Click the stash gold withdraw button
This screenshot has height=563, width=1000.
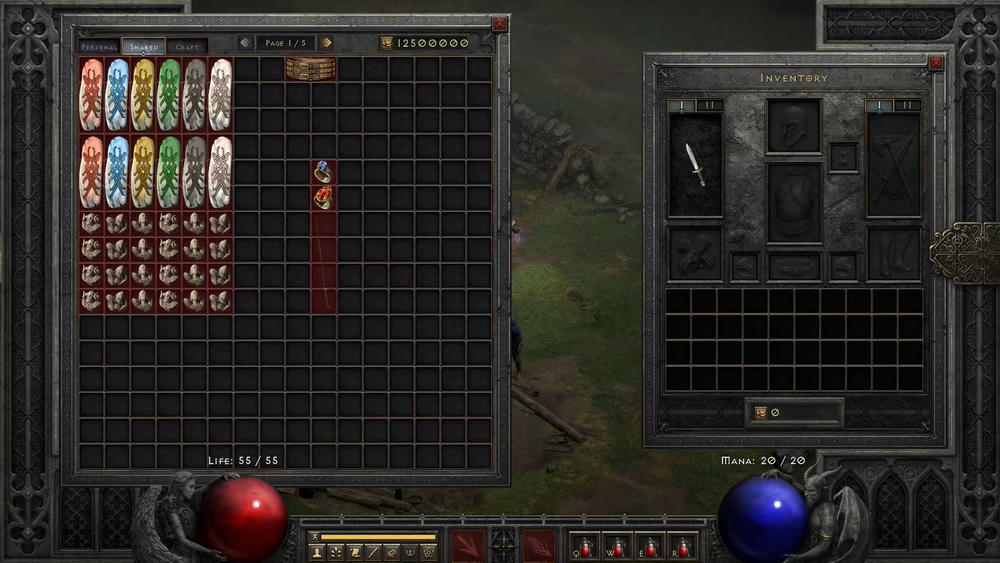[x=387, y=43]
